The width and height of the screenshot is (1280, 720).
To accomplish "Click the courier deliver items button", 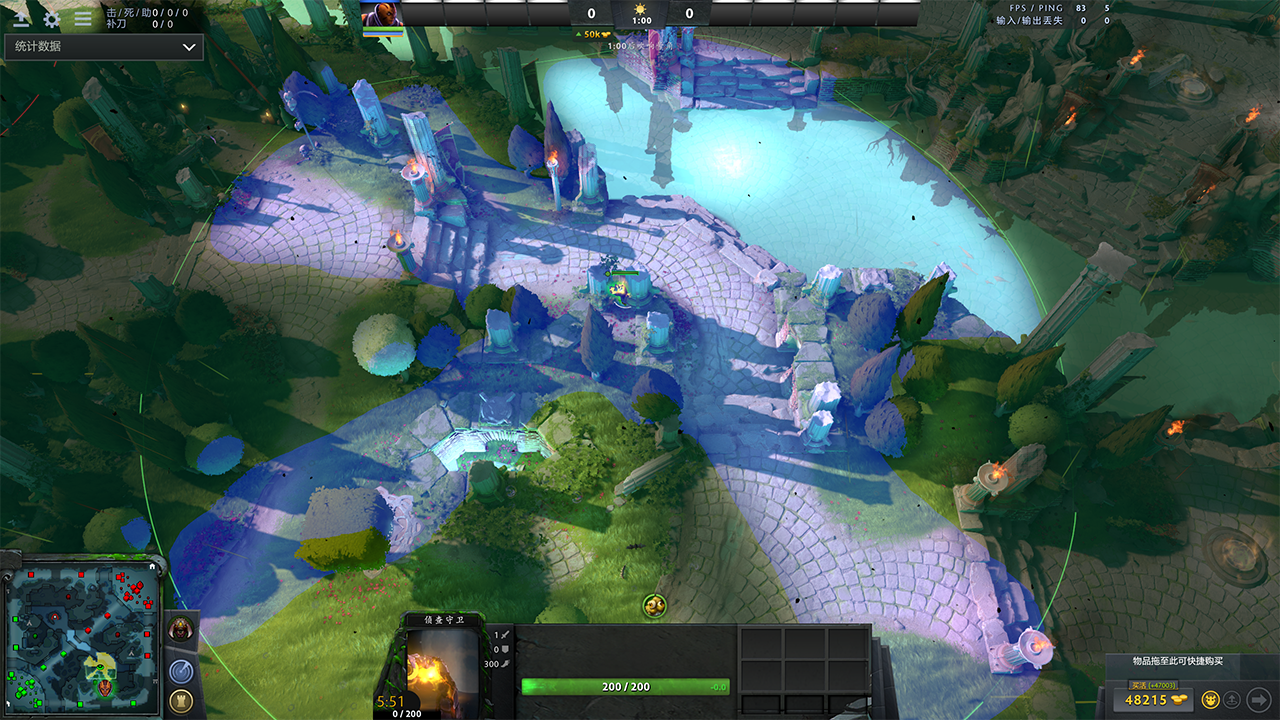I will pos(1233,699).
